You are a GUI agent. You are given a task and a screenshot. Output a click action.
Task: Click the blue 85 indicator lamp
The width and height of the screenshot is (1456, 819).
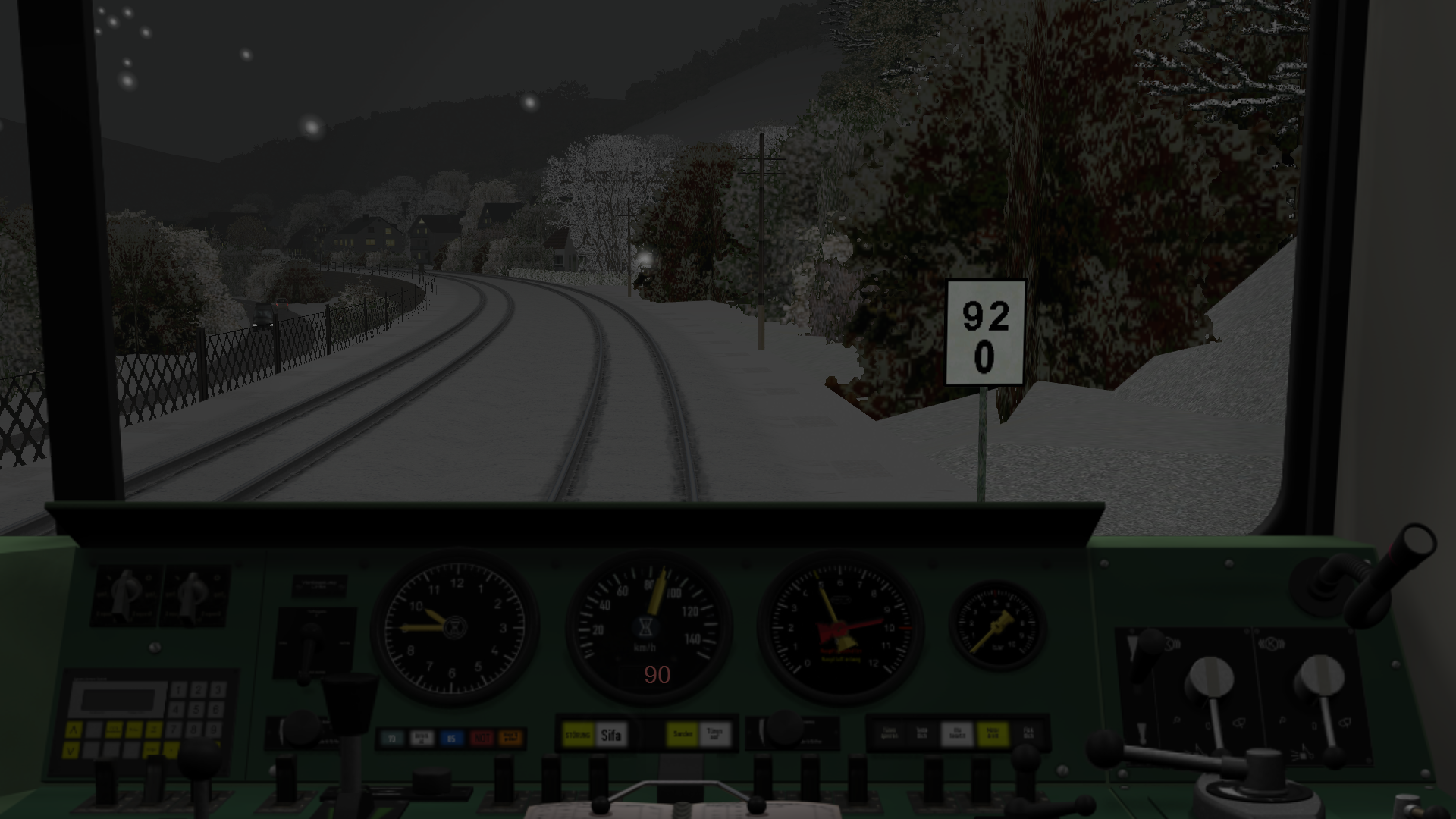click(451, 738)
